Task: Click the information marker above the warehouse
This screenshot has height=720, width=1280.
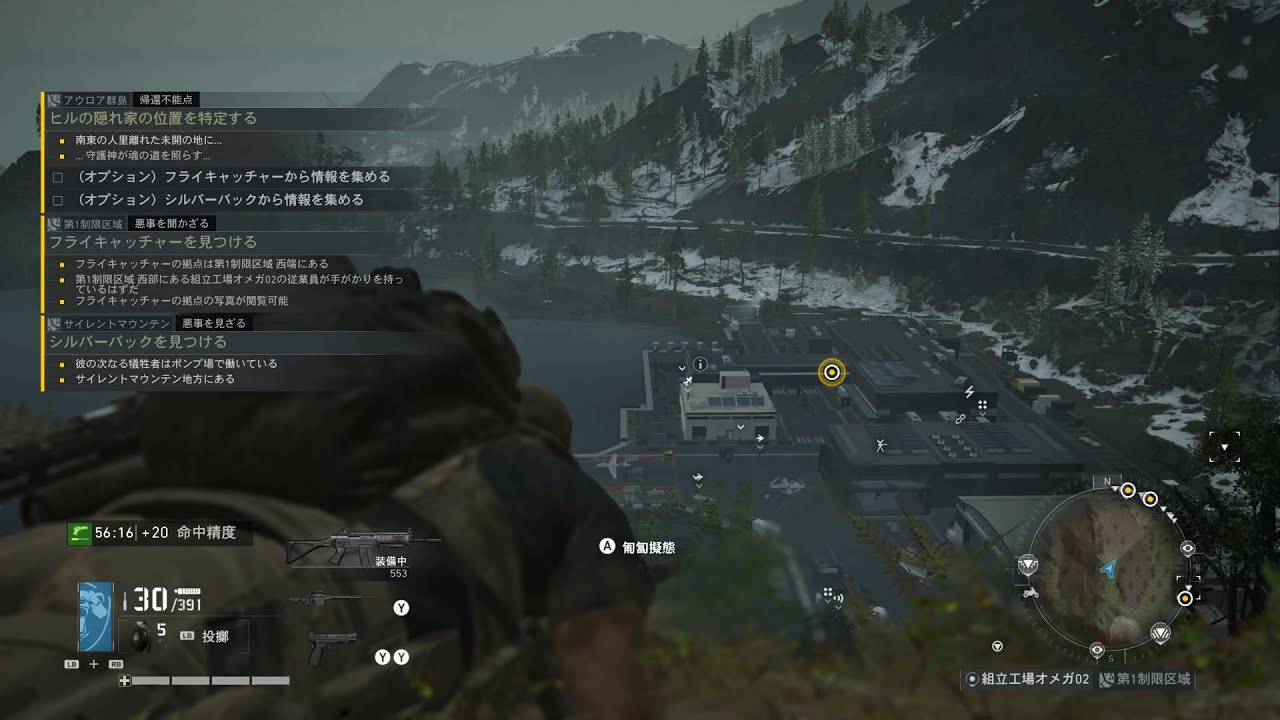Action: [700, 363]
